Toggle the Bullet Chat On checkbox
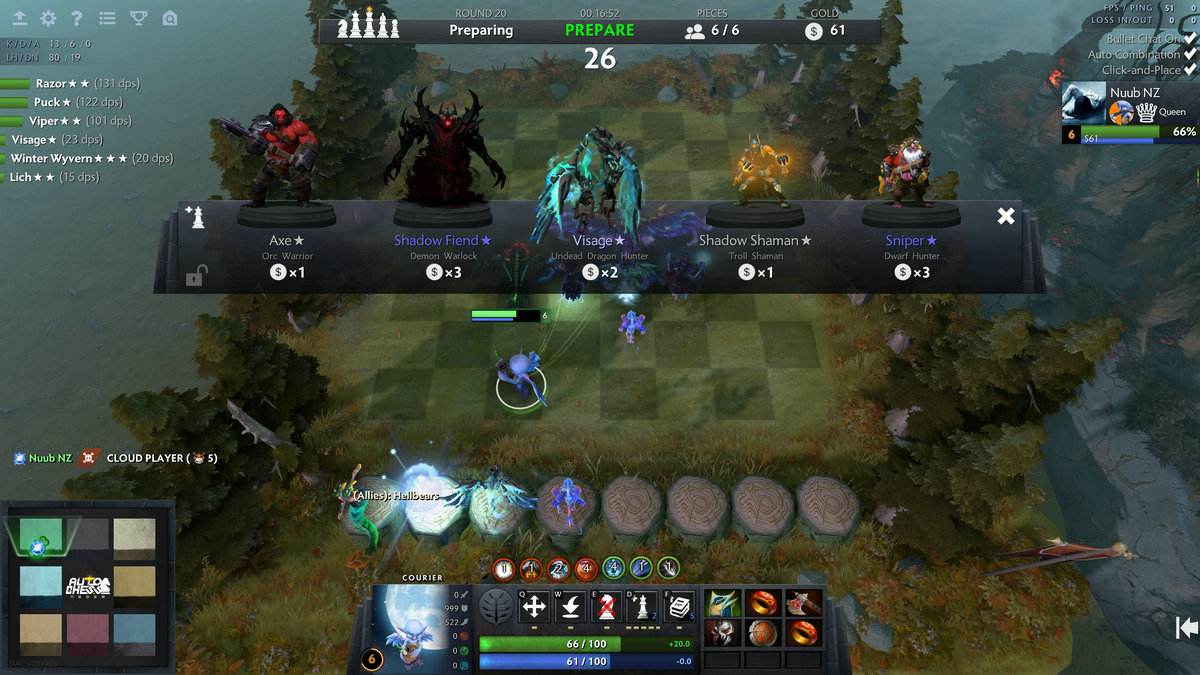The image size is (1200, 675). pos(1190,39)
